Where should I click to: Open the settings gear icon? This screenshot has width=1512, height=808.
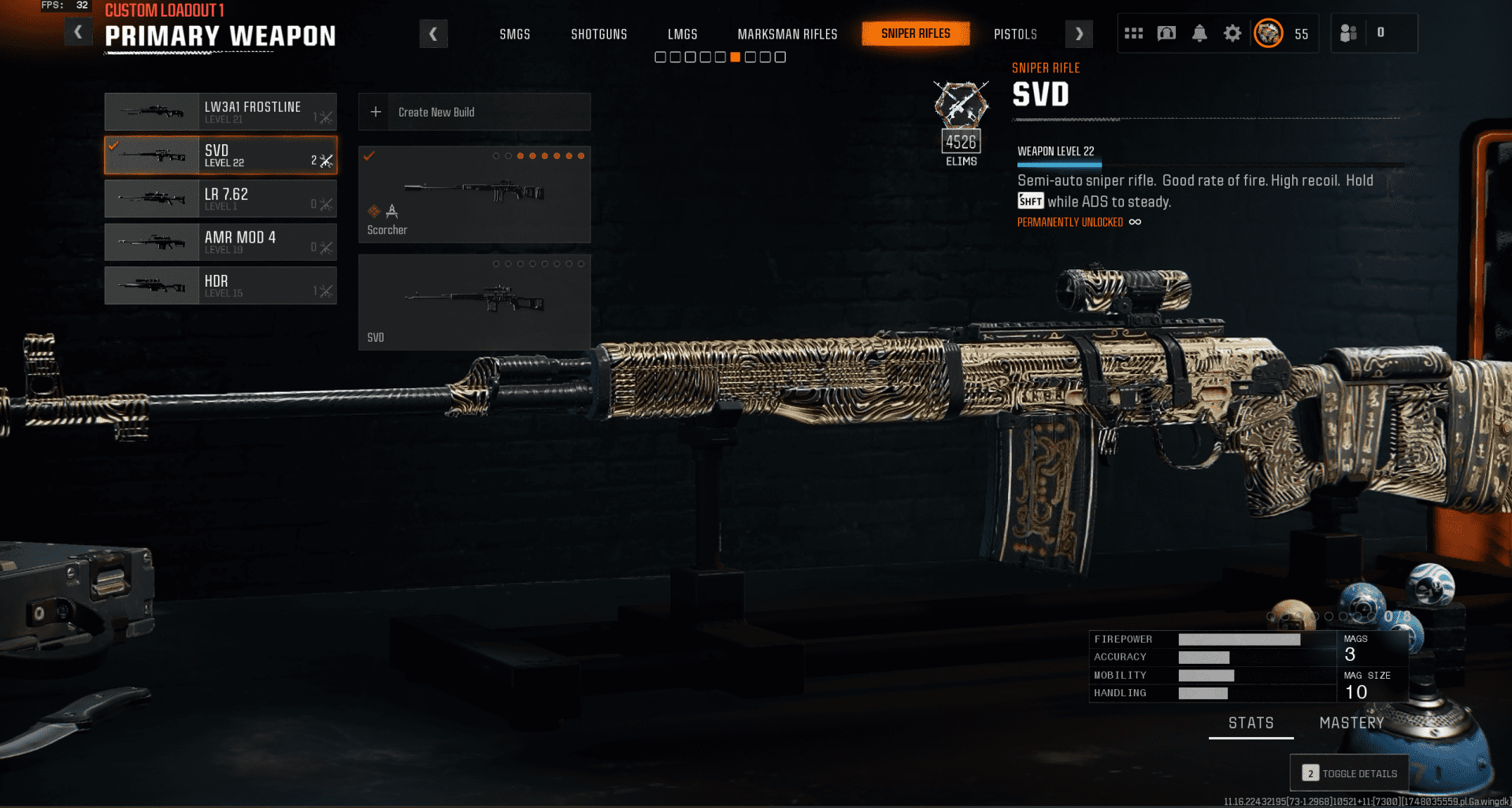pyautogui.click(x=1232, y=33)
